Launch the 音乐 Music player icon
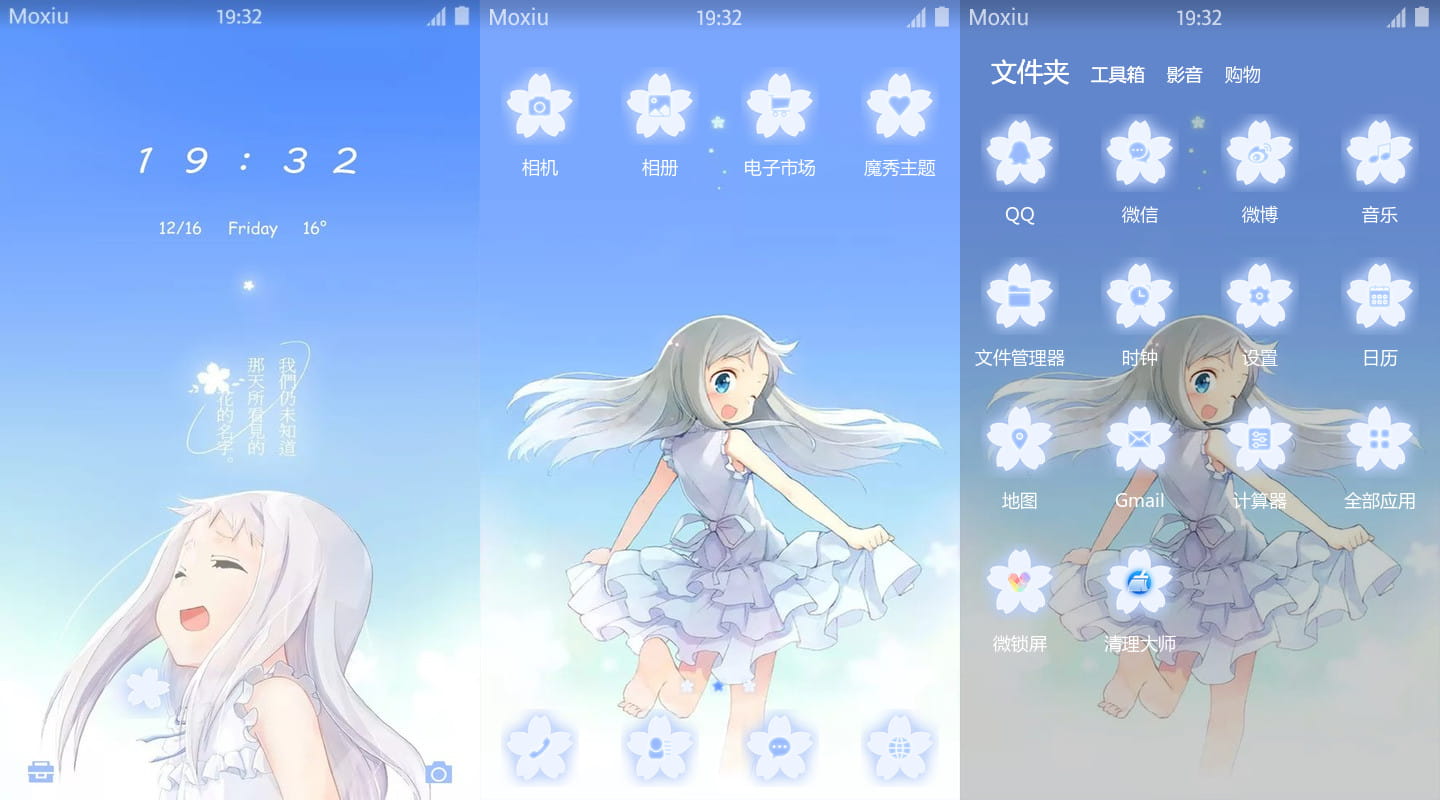The width and height of the screenshot is (1440, 800). (1379, 150)
